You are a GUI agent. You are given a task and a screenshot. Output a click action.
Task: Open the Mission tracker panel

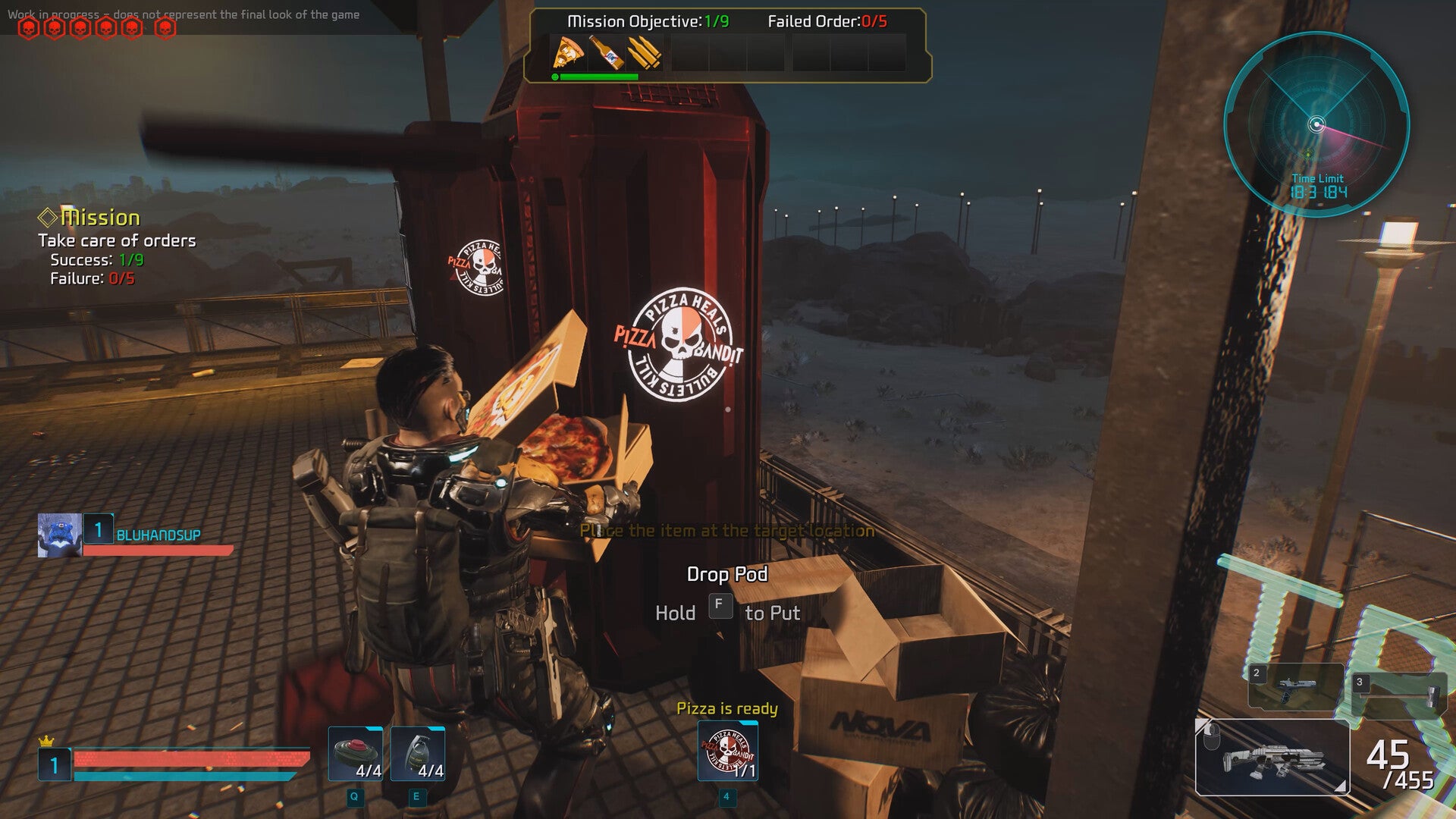tap(100, 218)
